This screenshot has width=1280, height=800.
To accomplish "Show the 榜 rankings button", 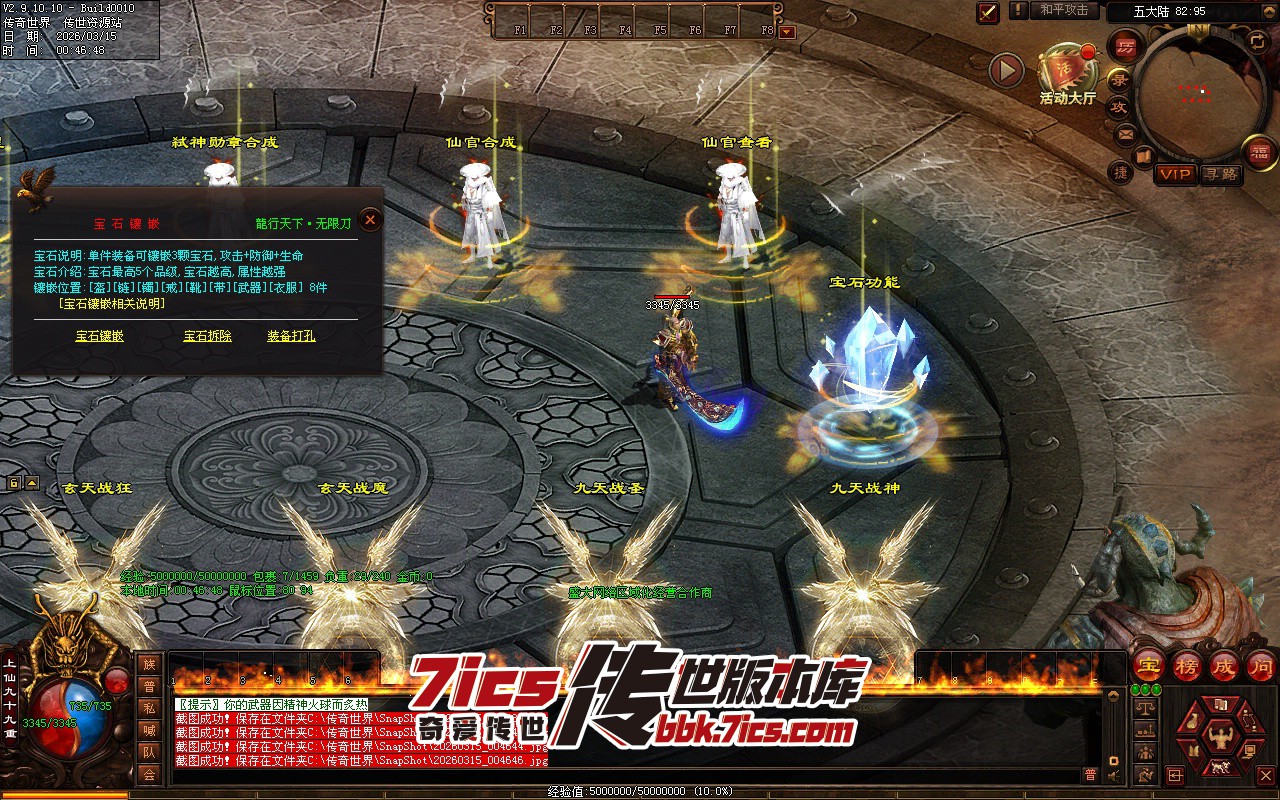I will tap(1187, 666).
